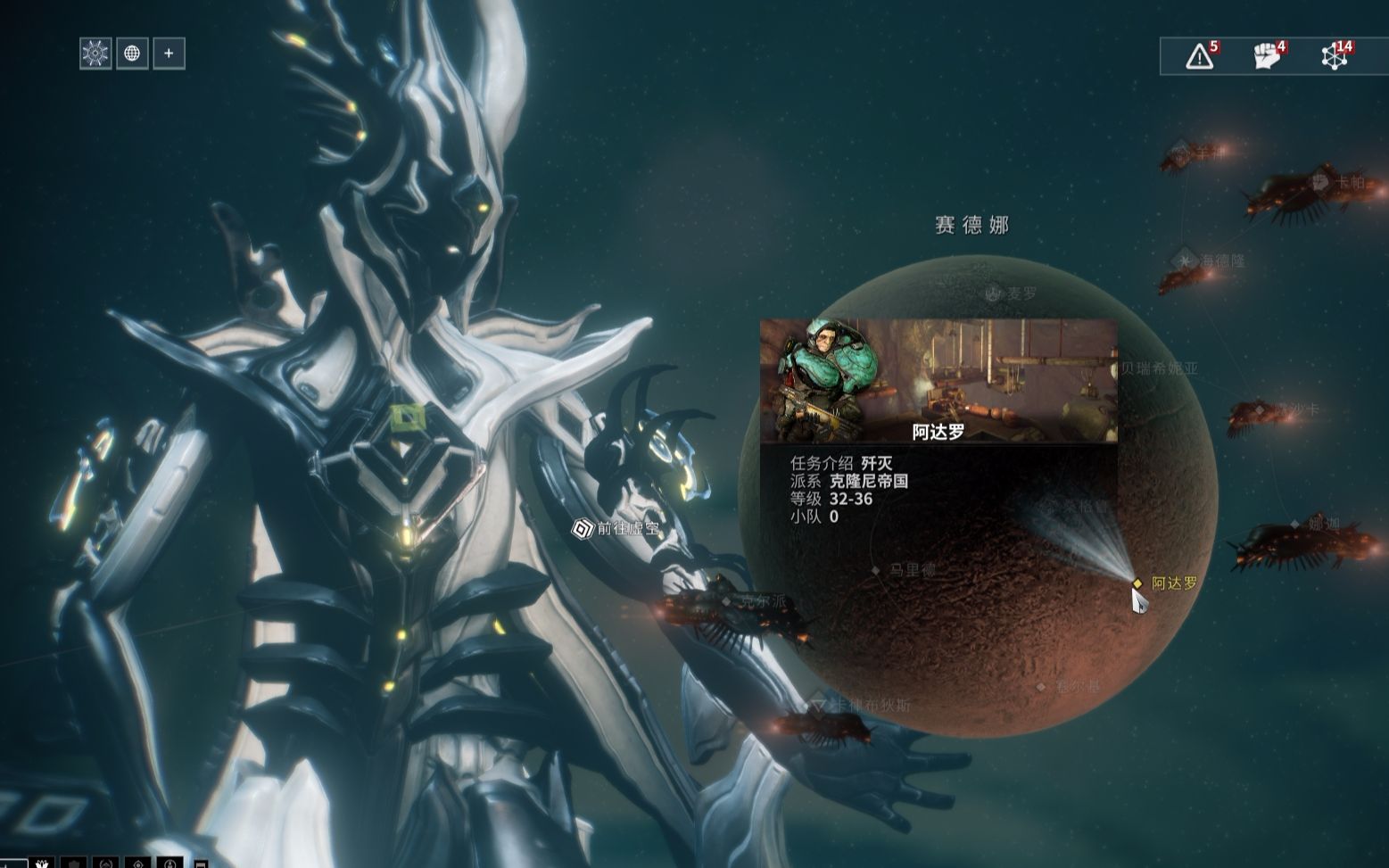Click the 阿达罗 mission preview image
The width and height of the screenshot is (1389, 868).
(x=938, y=381)
